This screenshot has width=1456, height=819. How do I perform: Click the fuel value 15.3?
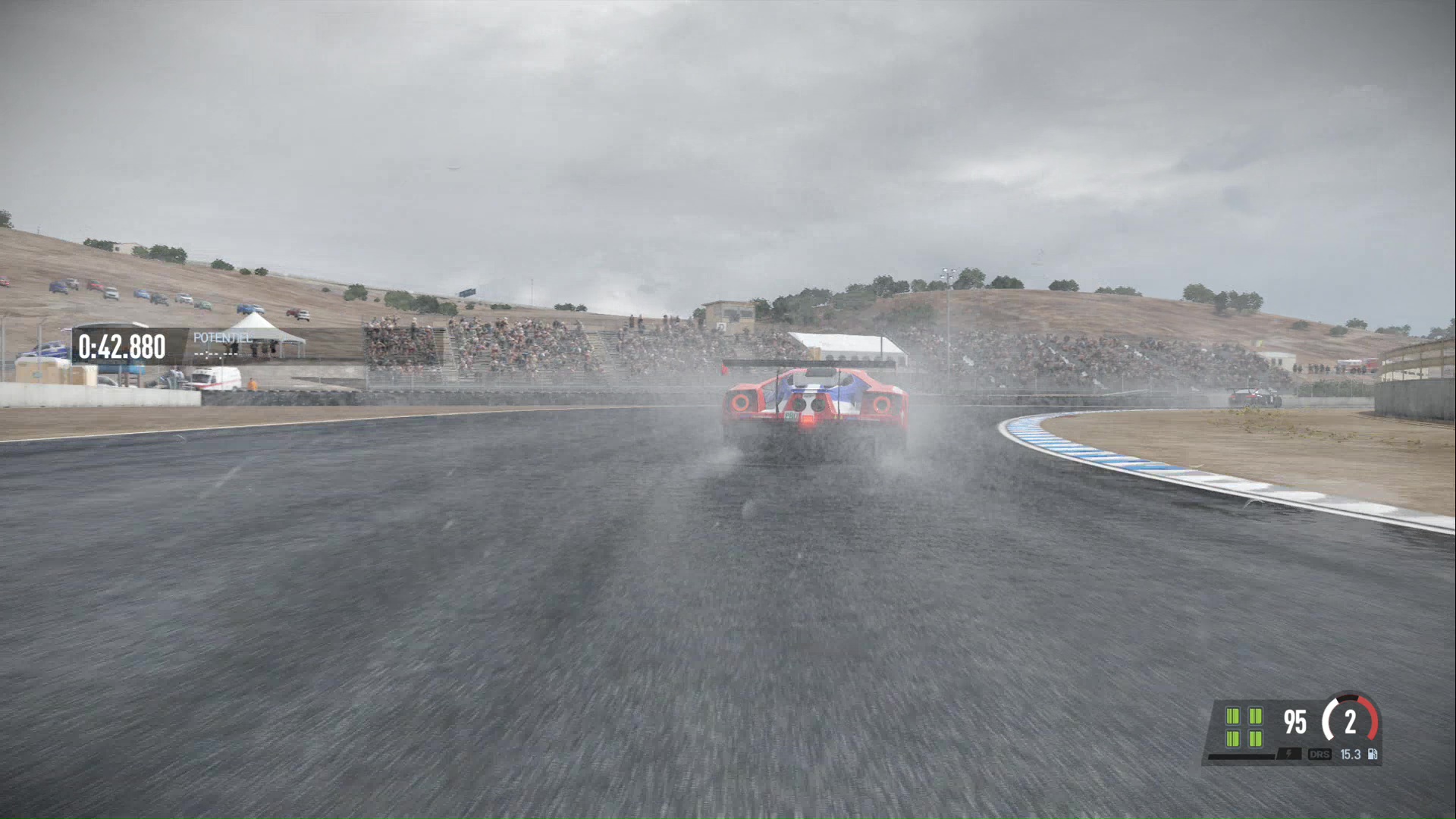click(1351, 755)
